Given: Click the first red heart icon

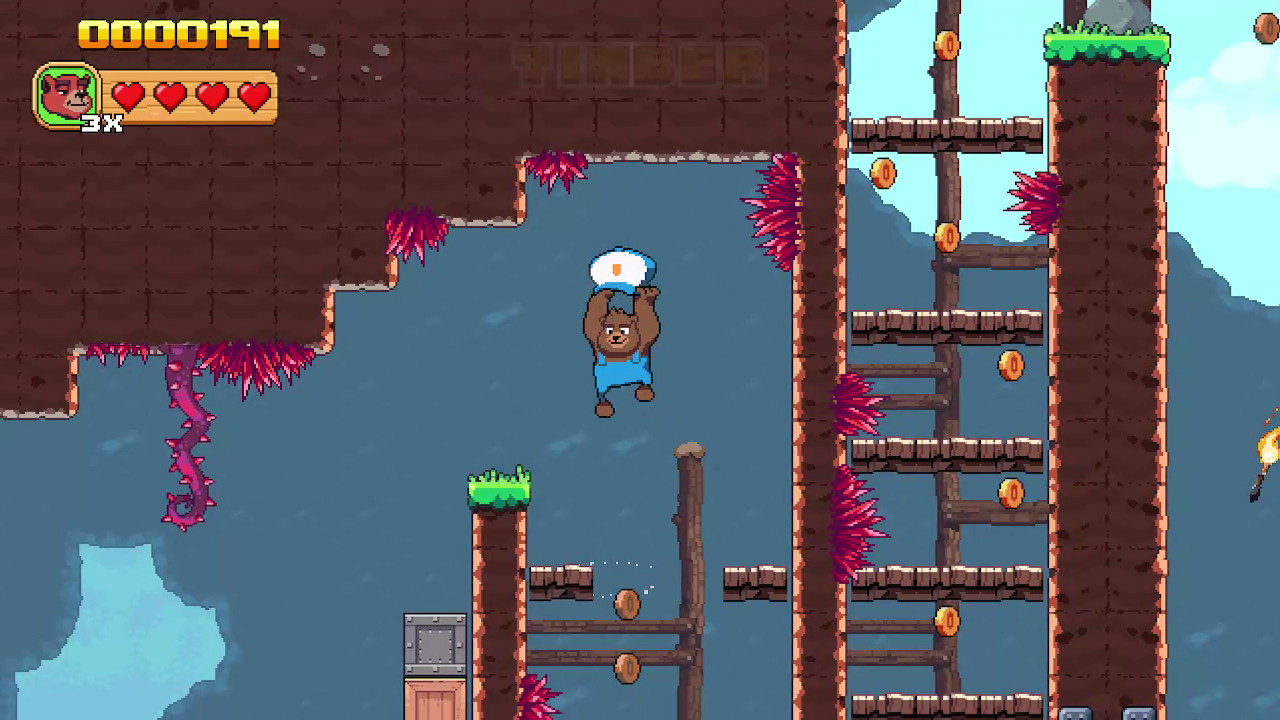Looking at the screenshot, I should (x=126, y=96).
